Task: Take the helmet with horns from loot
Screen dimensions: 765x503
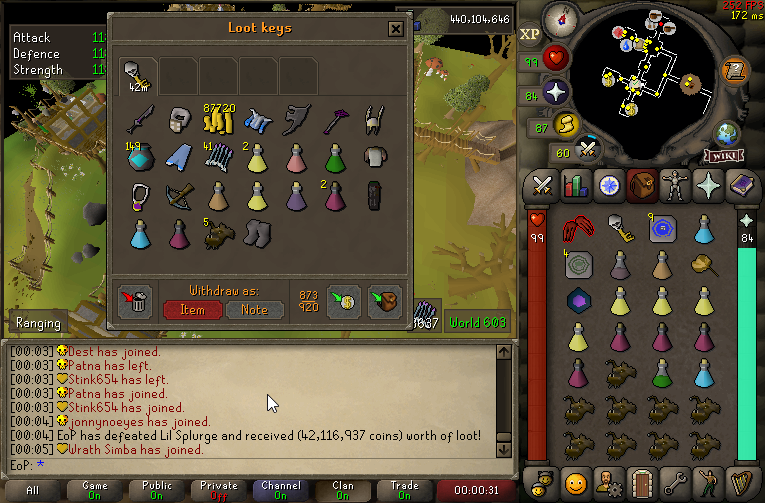Action: coord(374,120)
